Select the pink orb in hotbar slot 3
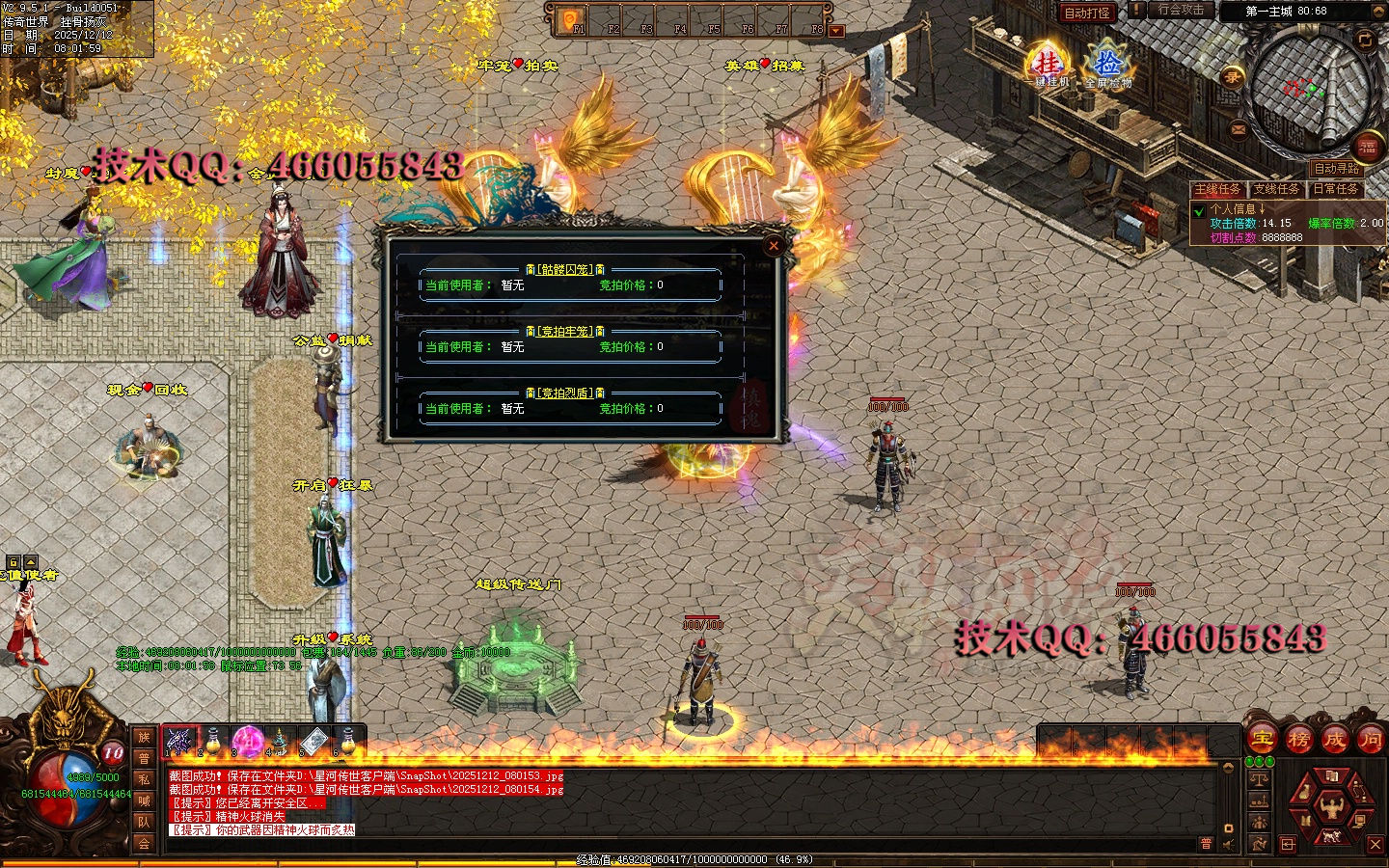The height and width of the screenshot is (868, 1389). 247,741
